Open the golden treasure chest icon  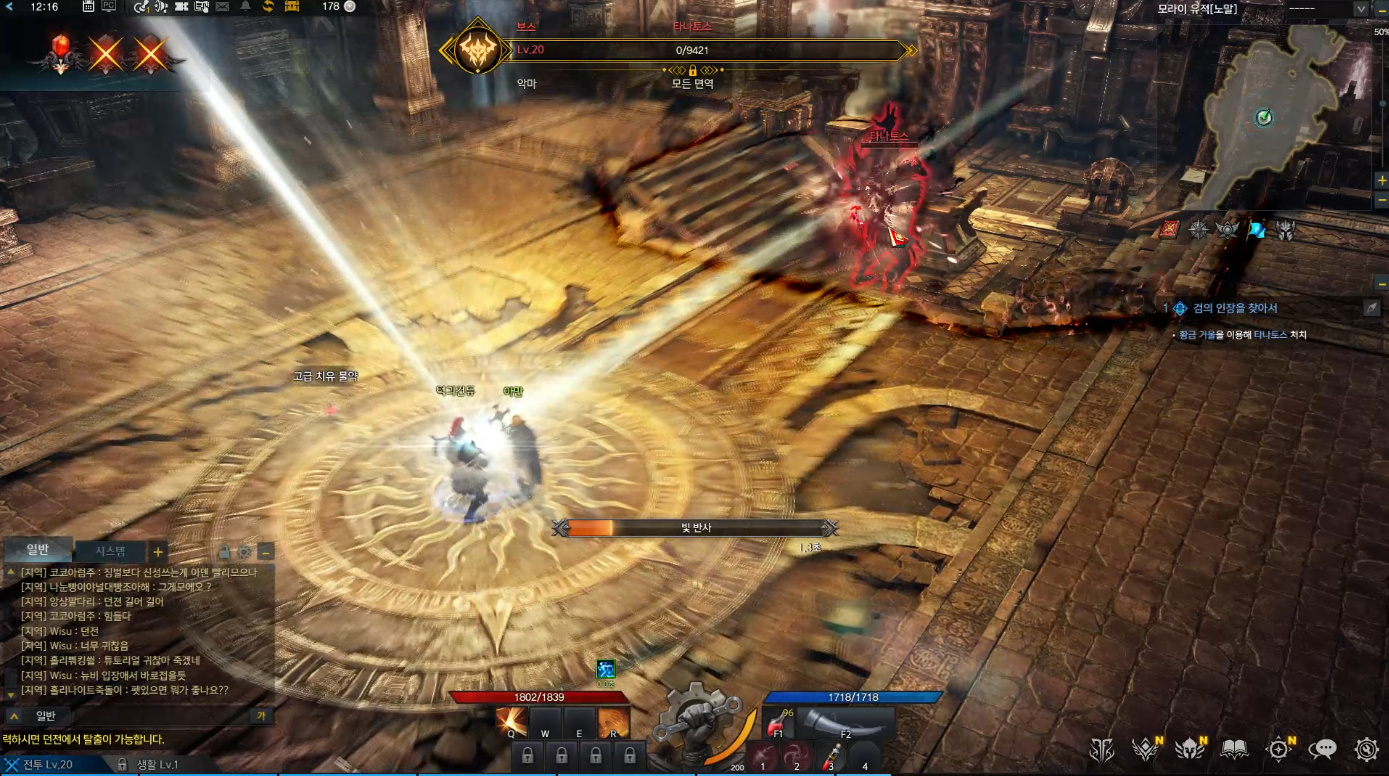point(292,7)
